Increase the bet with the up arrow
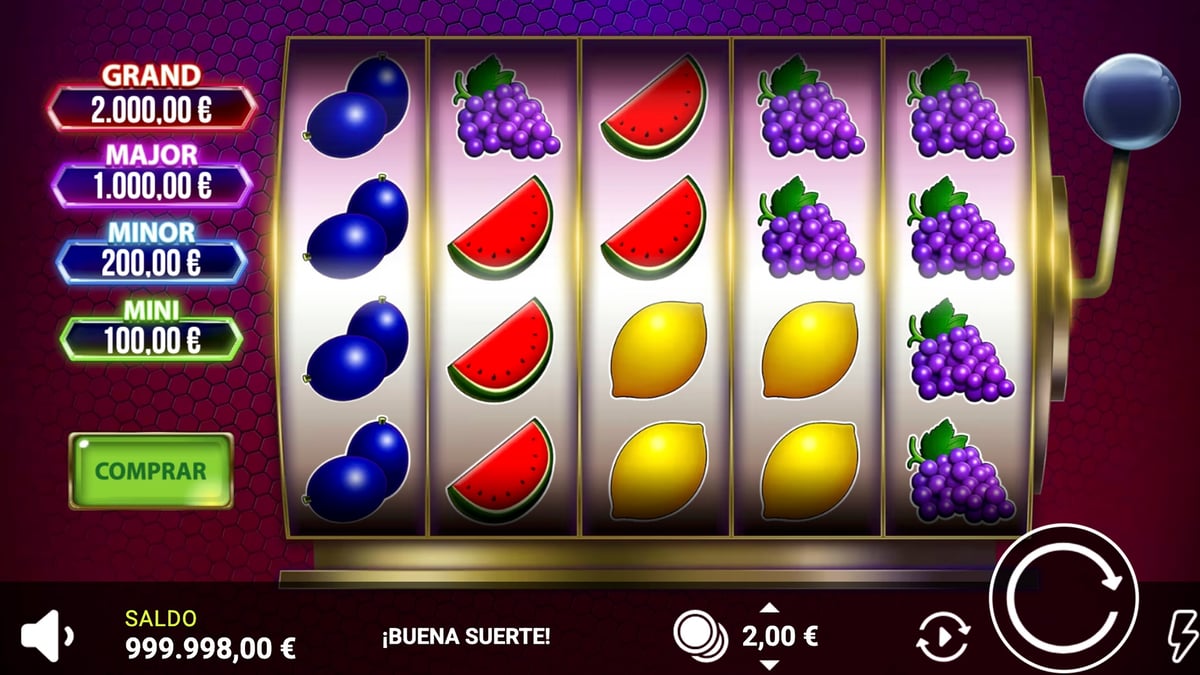The height and width of the screenshot is (675, 1200). [768, 607]
